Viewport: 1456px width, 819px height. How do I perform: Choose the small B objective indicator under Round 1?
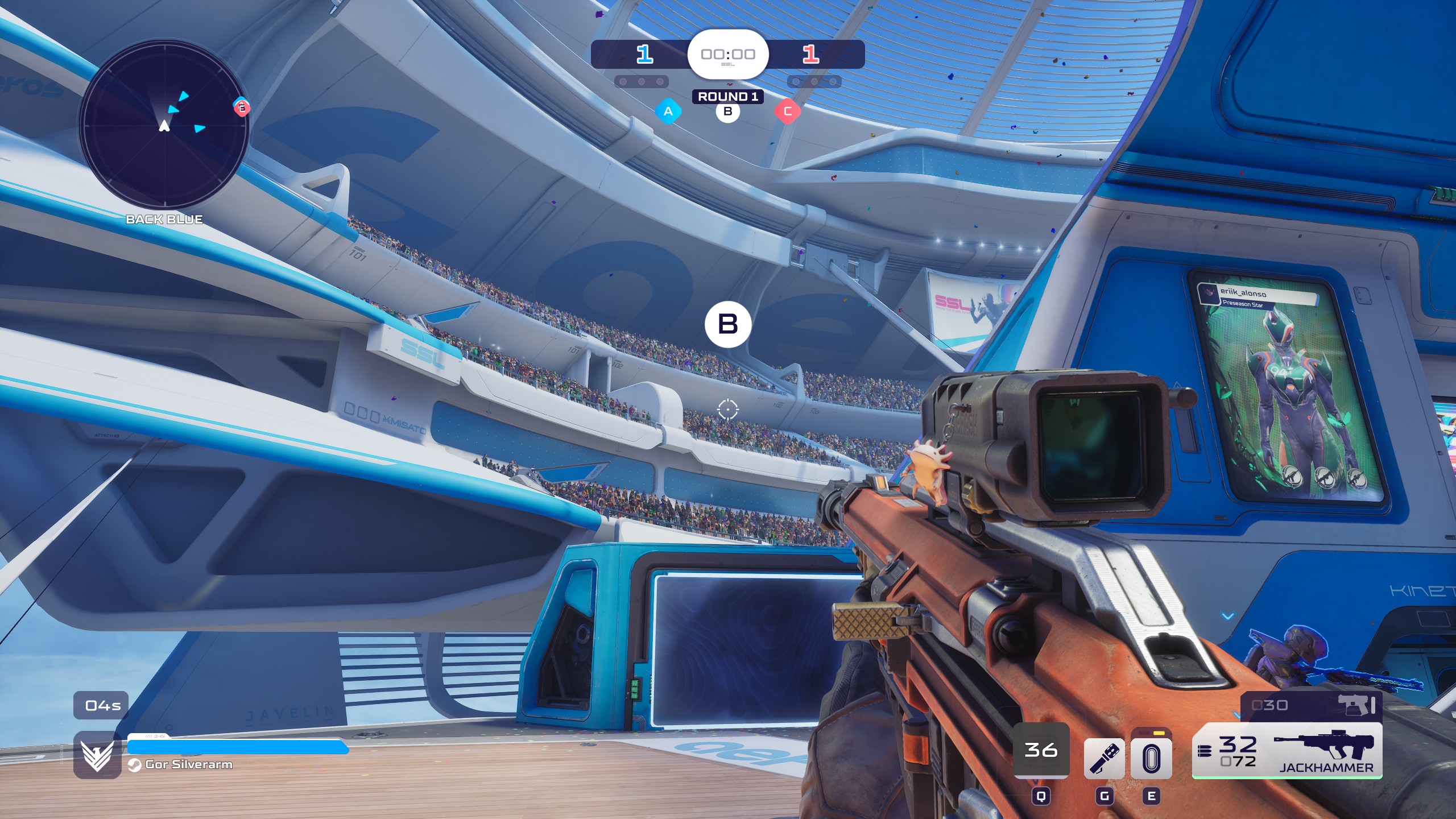[x=727, y=111]
